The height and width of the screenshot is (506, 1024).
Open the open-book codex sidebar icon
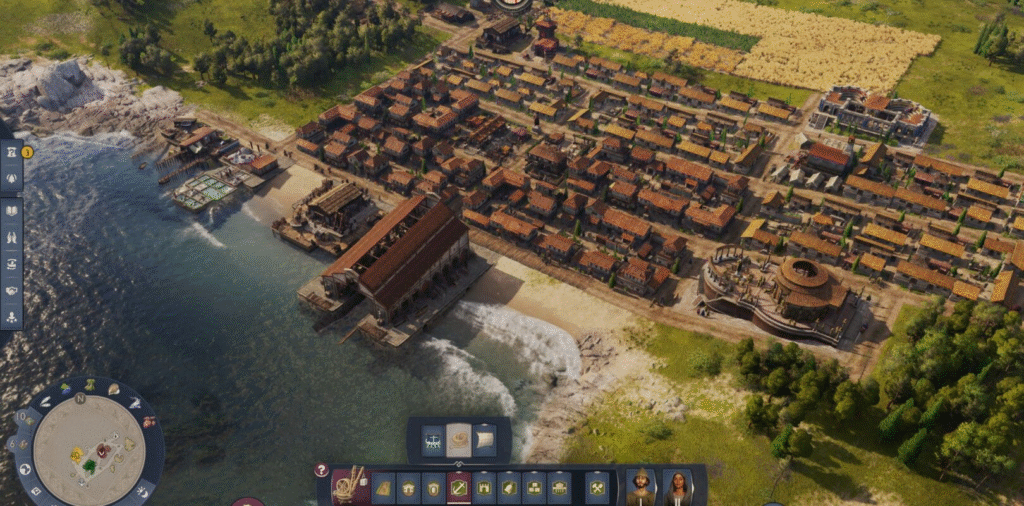coord(11,211)
